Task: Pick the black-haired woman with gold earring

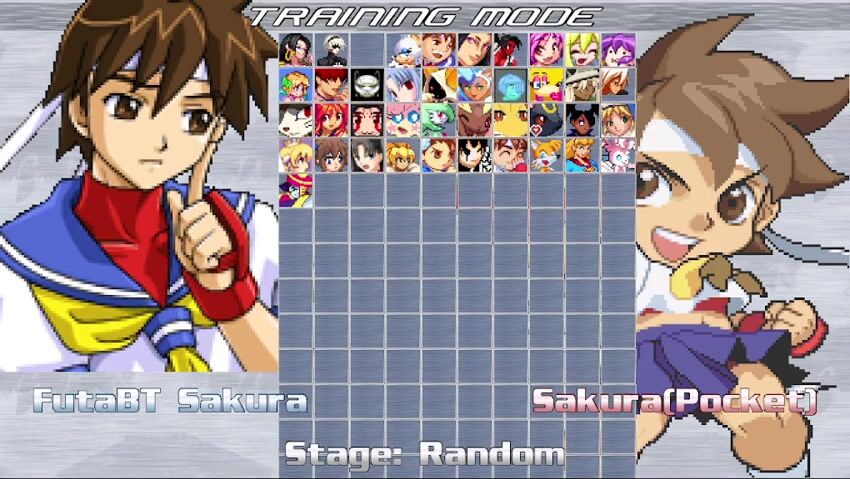Action: pyautogui.click(x=296, y=48)
